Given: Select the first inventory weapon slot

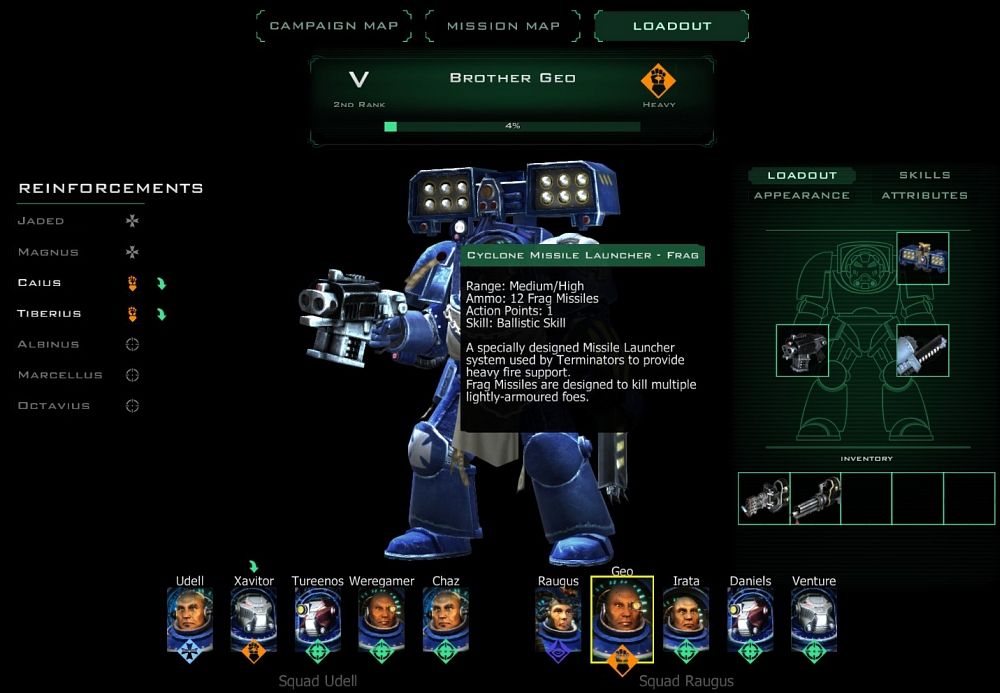Looking at the screenshot, I should point(764,498).
